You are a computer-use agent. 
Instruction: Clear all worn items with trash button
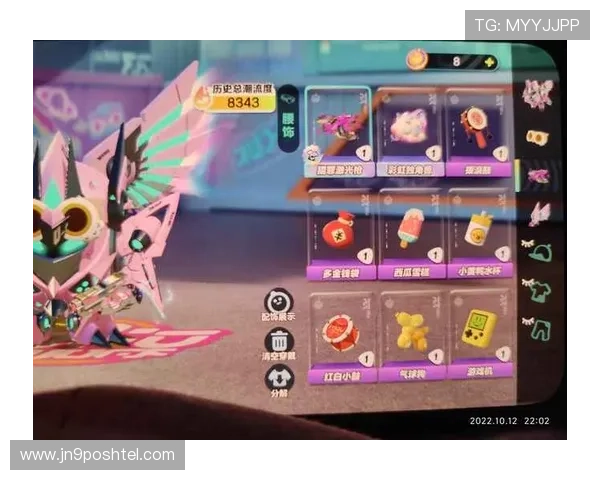click(278, 343)
